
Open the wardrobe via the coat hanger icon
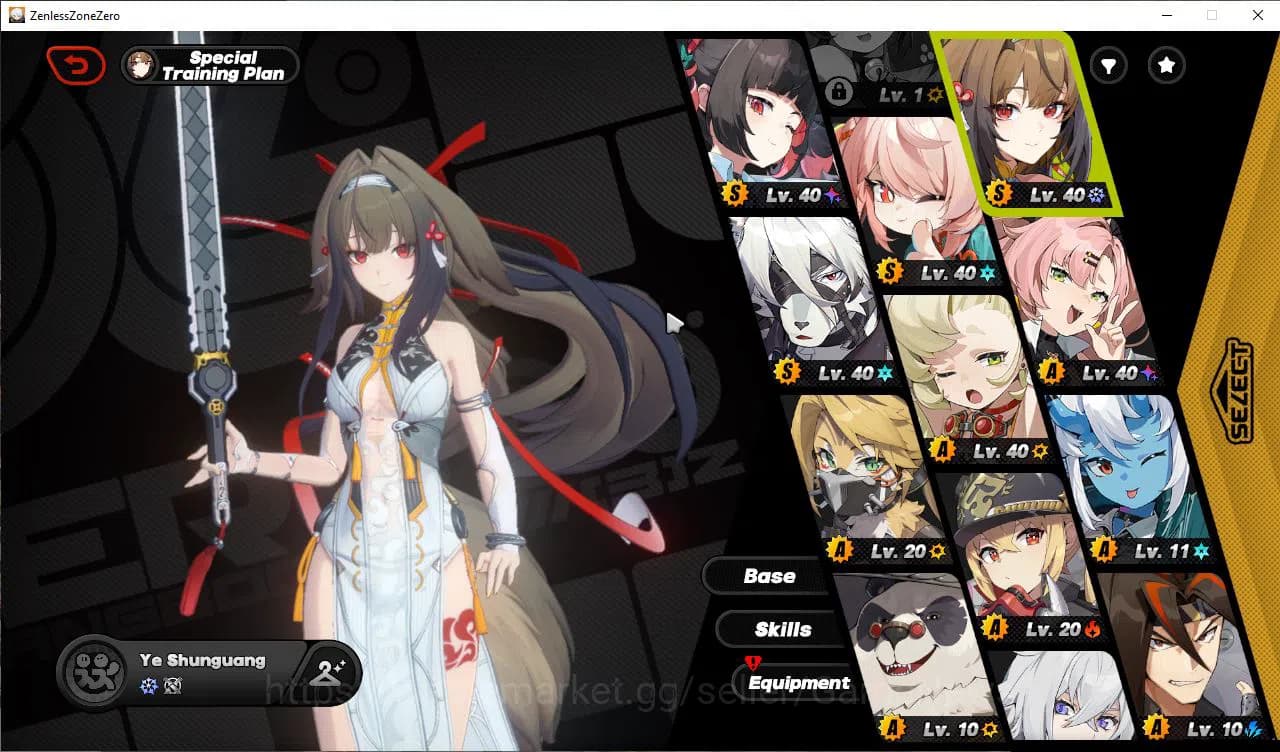(328, 671)
